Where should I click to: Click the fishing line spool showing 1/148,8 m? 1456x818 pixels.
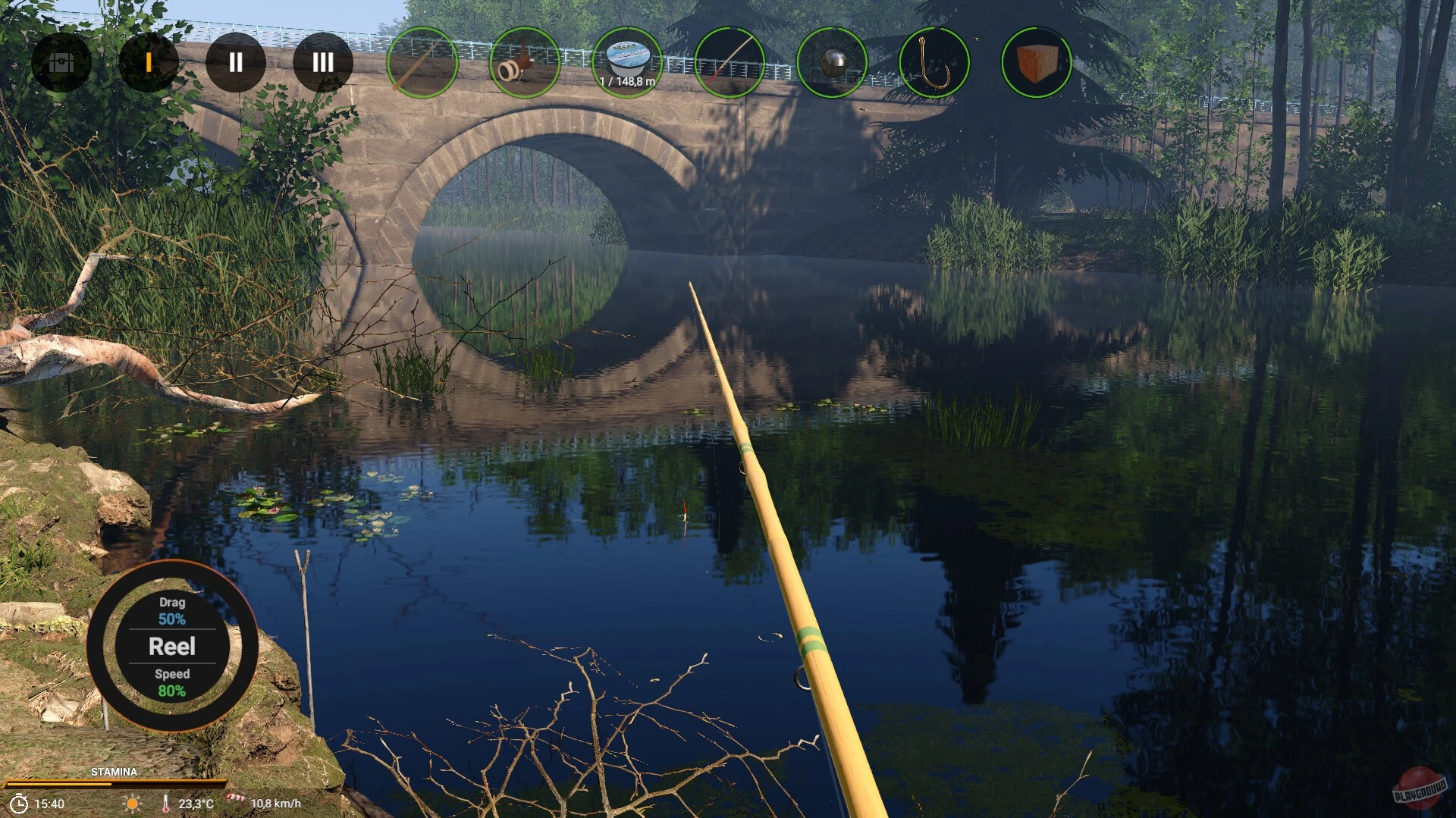pyautogui.click(x=628, y=64)
